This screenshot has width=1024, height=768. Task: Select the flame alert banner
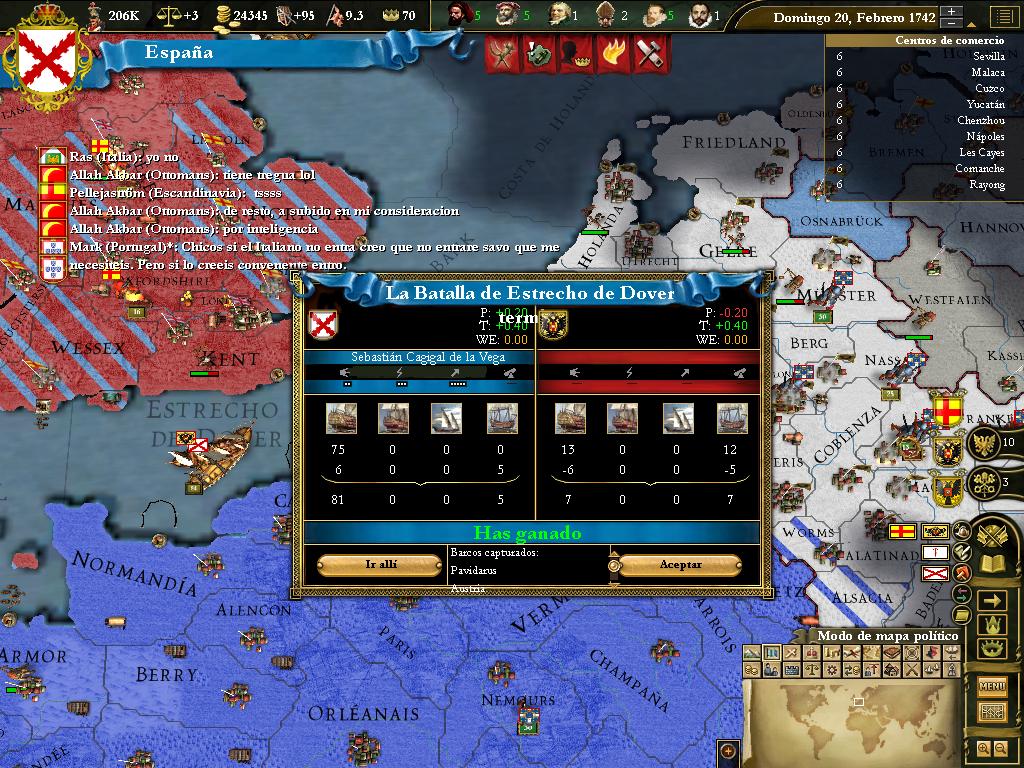[x=612, y=53]
